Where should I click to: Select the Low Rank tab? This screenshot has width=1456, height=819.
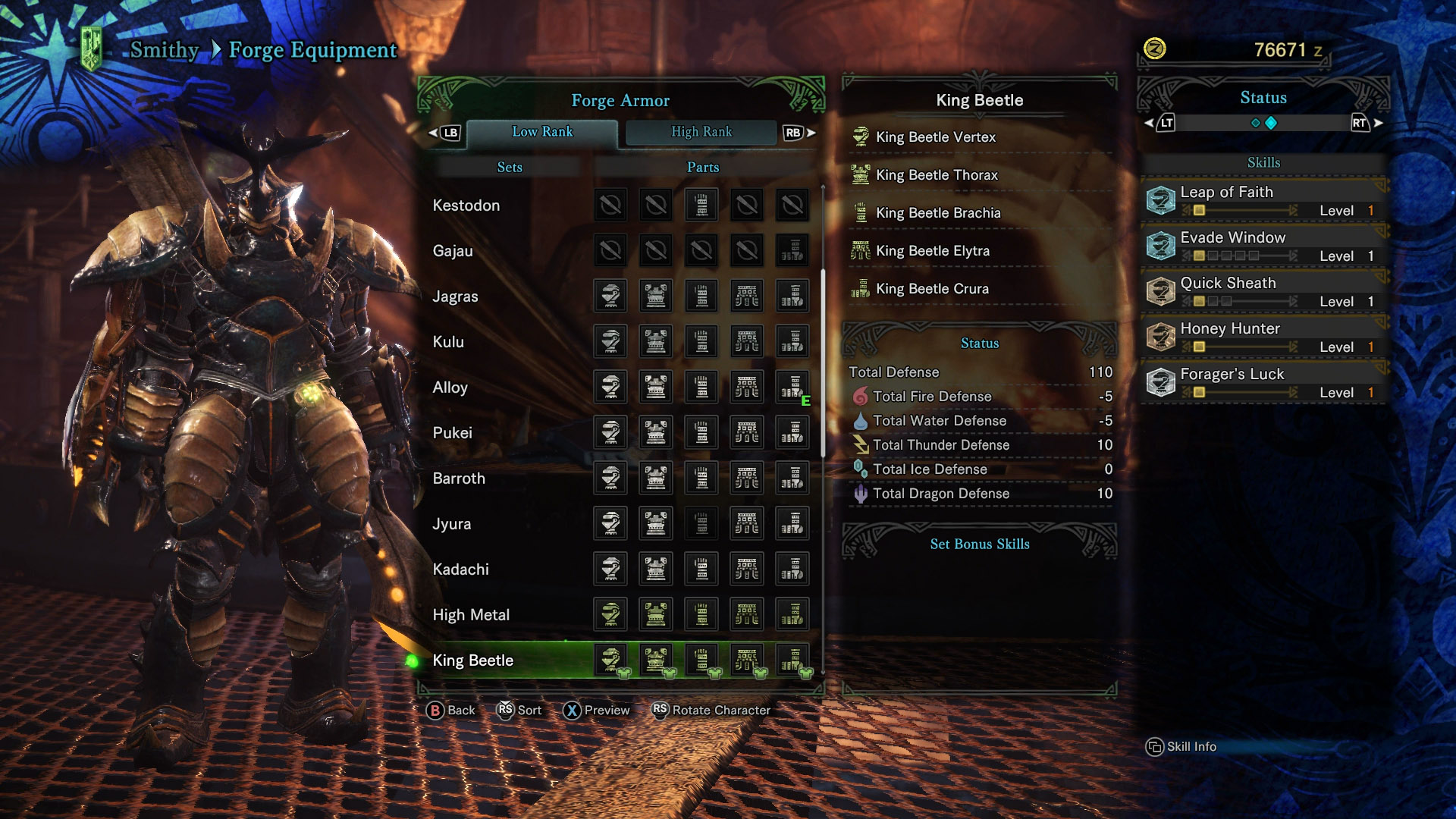(542, 132)
